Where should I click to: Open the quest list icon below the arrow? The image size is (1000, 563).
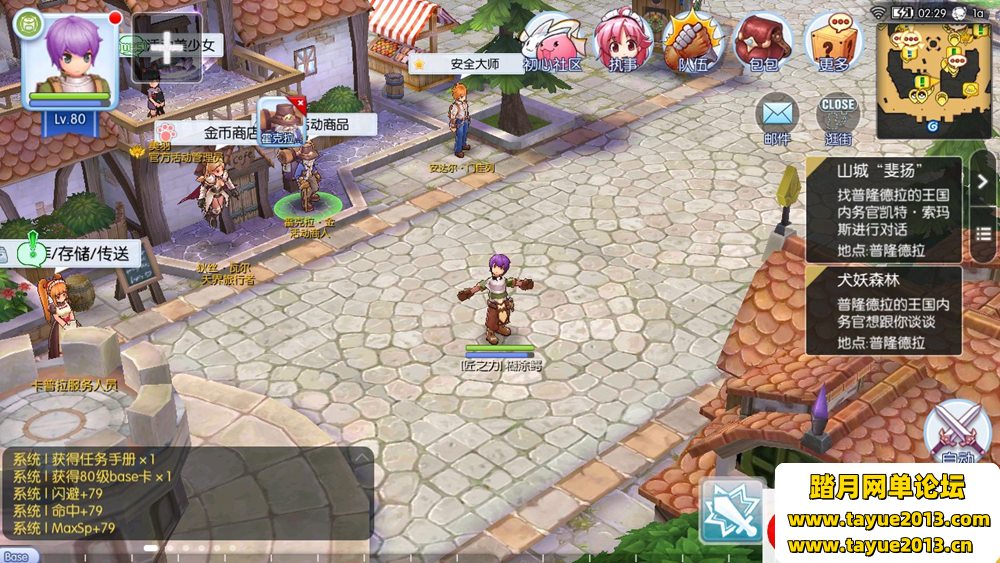(983, 236)
